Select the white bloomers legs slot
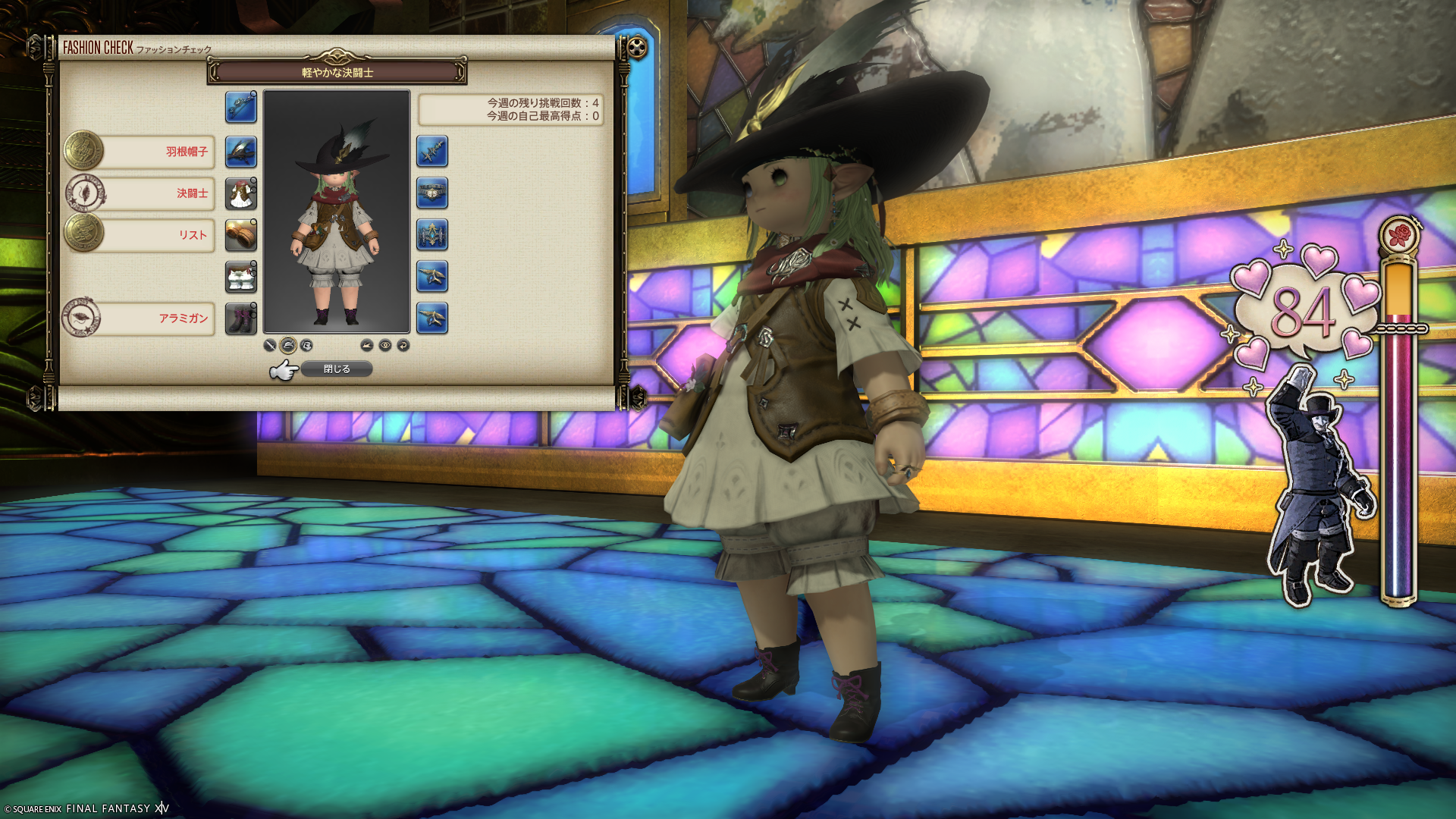The height and width of the screenshot is (819, 1456). pyautogui.click(x=241, y=277)
